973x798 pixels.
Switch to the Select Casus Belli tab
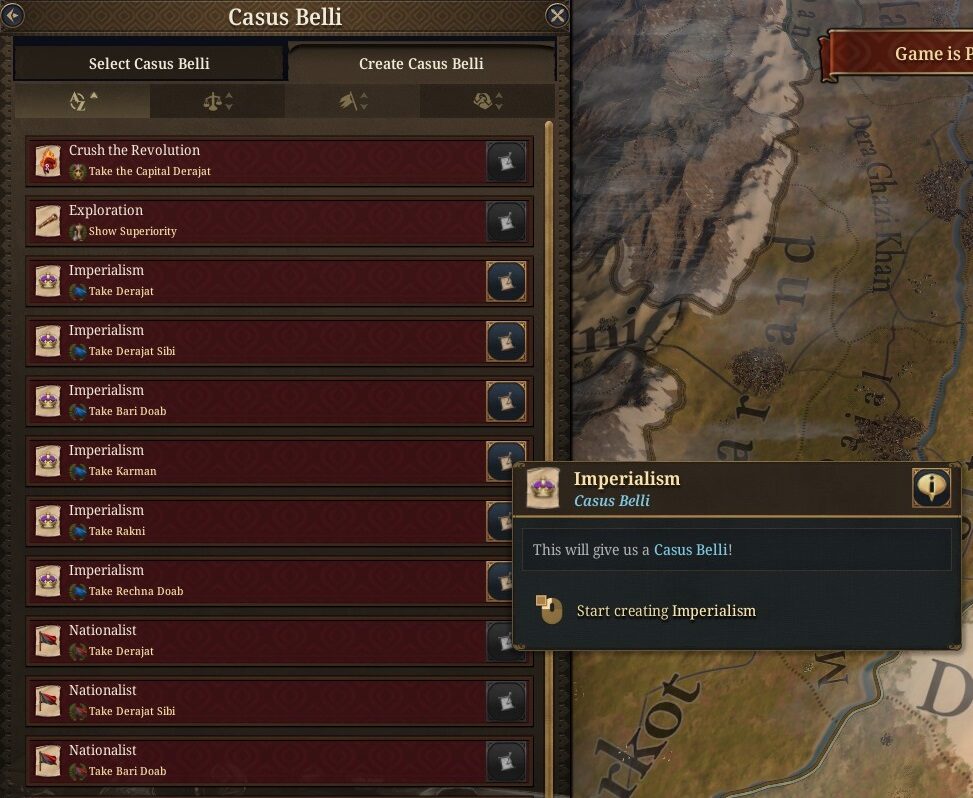point(149,63)
